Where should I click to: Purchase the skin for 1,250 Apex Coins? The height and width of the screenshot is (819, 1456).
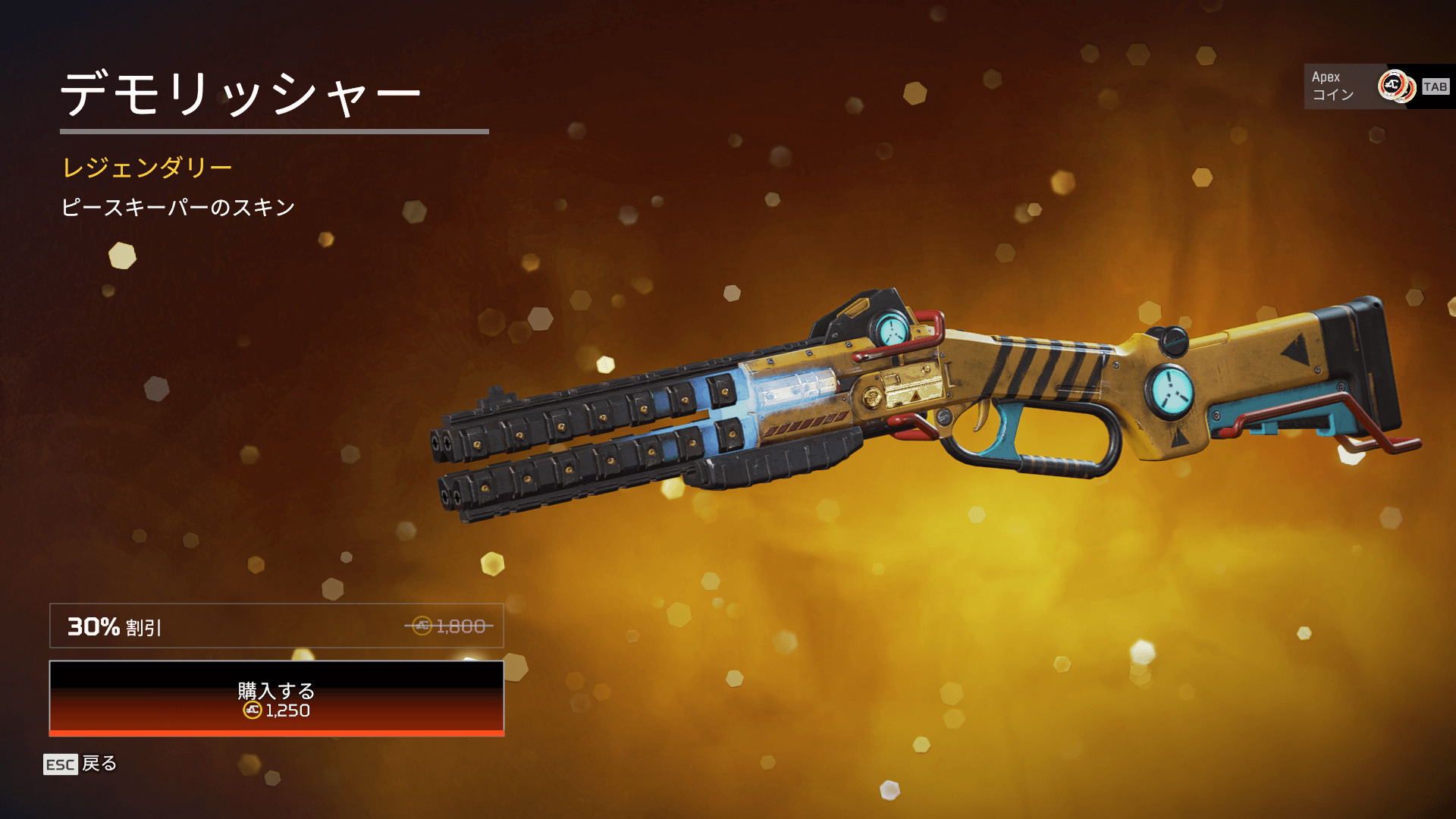point(276,698)
